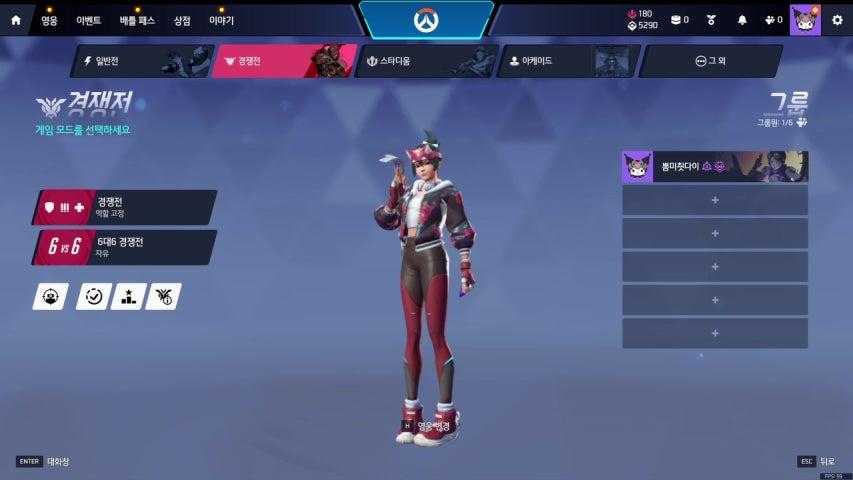Switch to the 스타디움 (Stadium) tab
Viewport: 853px width, 480px height.
tap(425, 61)
